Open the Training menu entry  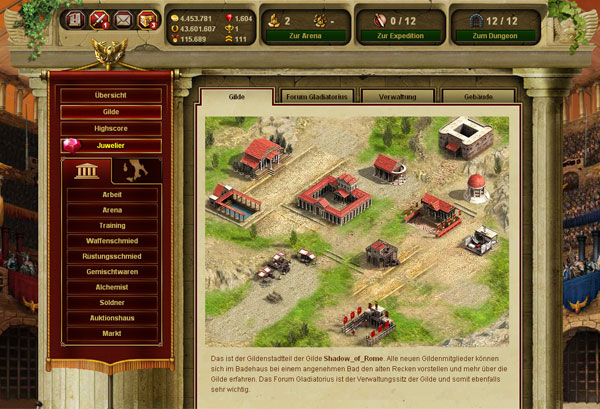pyautogui.click(x=112, y=226)
